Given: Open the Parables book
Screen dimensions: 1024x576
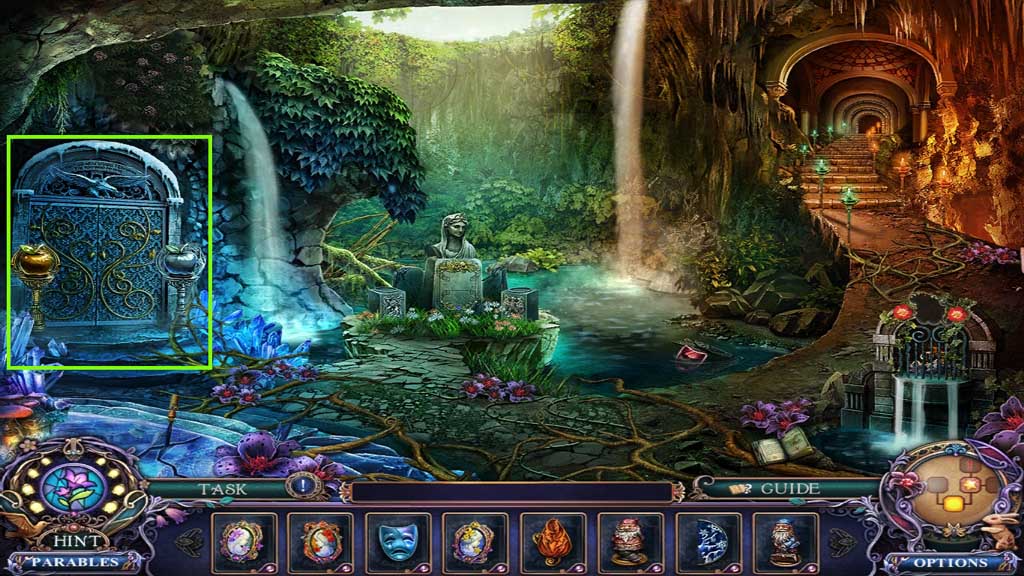Looking at the screenshot, I should (x=70, y=562).
